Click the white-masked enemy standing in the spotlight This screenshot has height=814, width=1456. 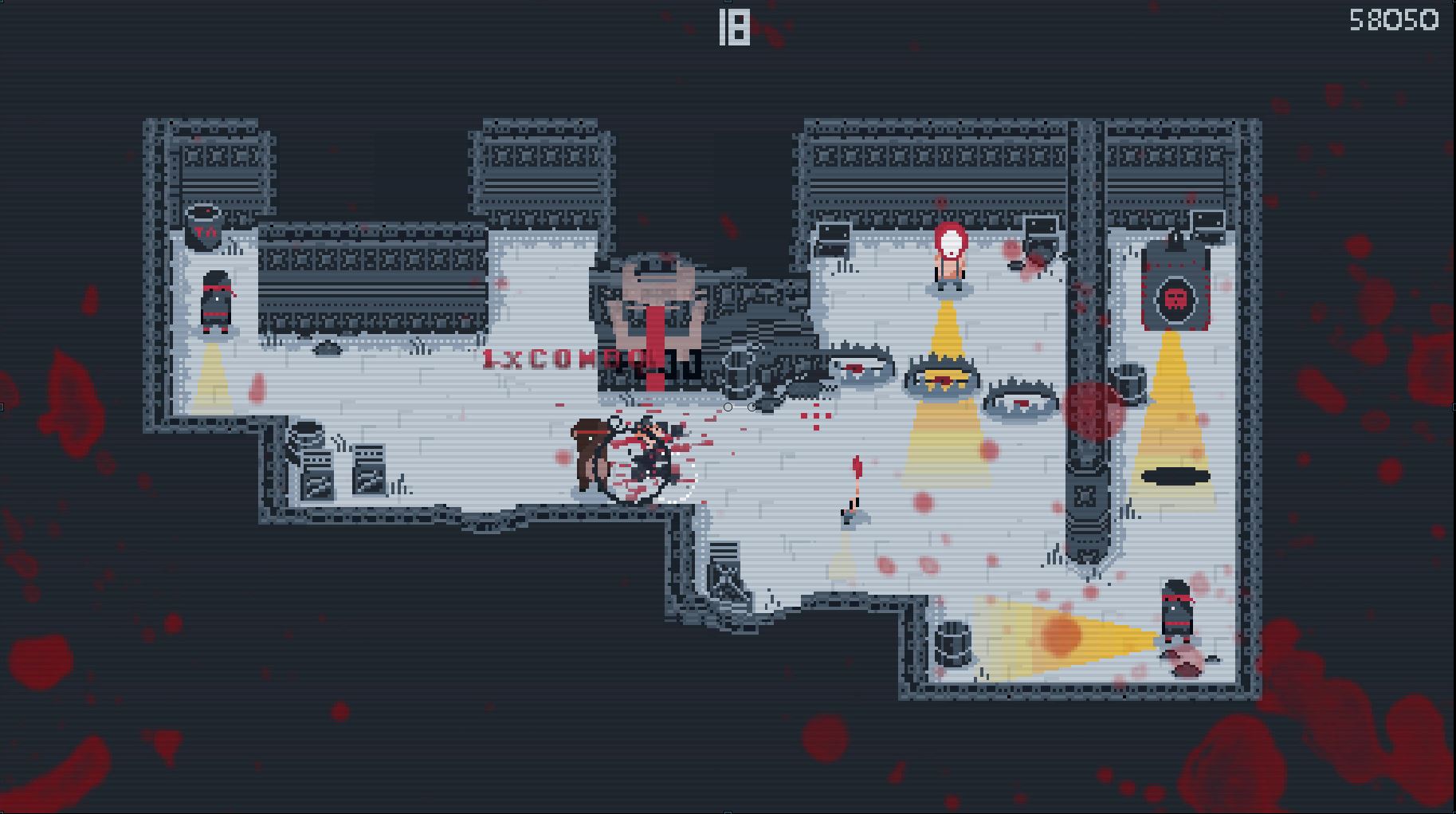coord(948,255)
